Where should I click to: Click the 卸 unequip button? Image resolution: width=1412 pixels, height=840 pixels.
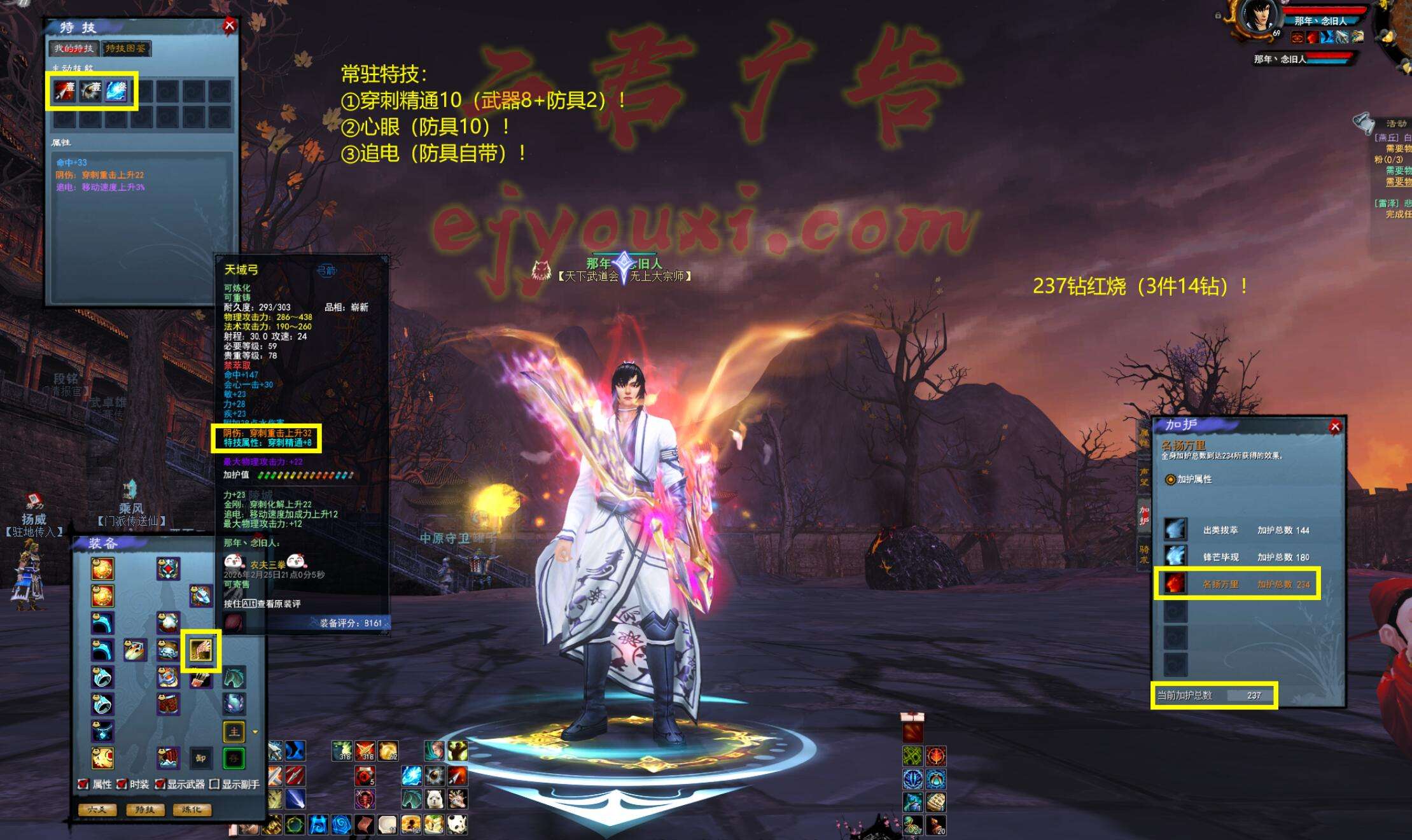point(200,758)
